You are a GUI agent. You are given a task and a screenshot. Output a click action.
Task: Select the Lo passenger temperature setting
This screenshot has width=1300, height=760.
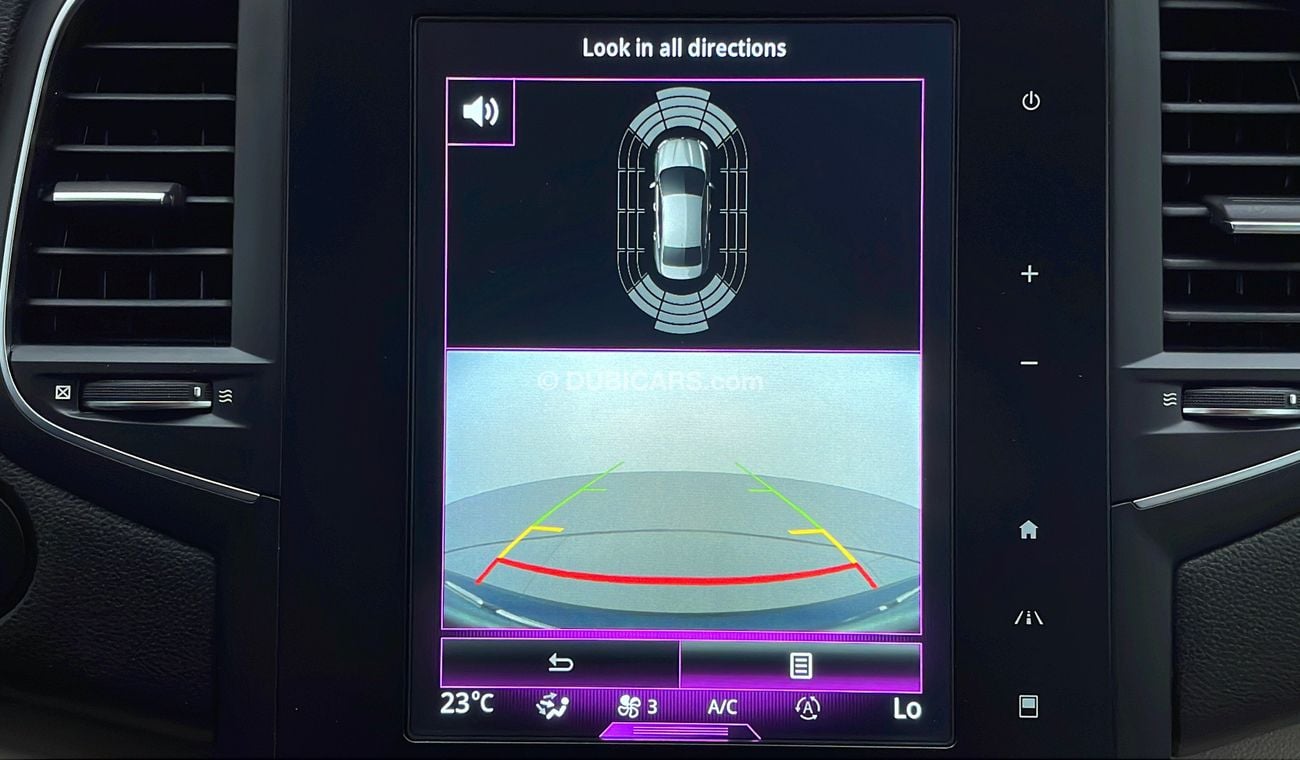[906, 708]
